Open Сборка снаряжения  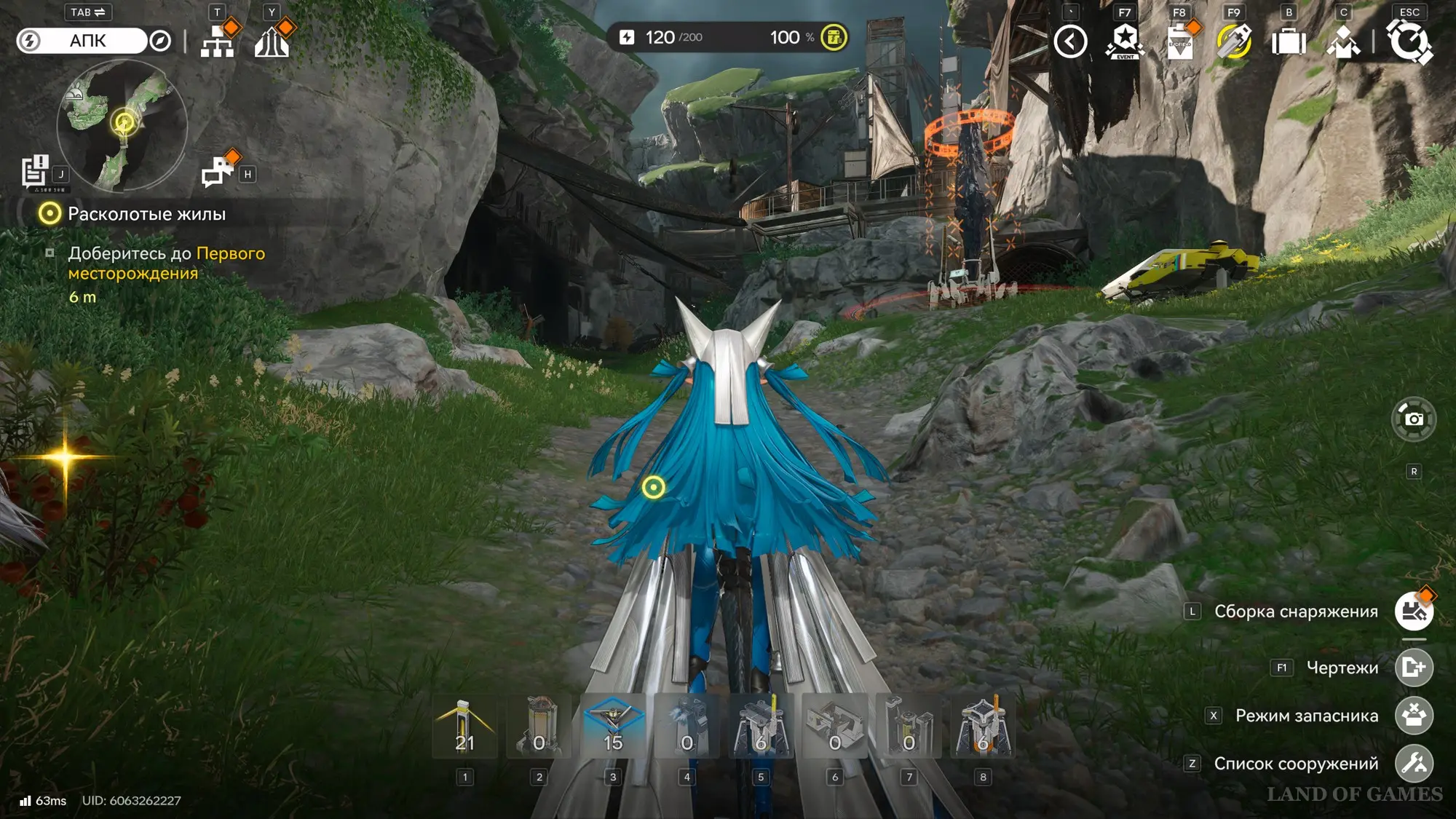click(1414, 612)
